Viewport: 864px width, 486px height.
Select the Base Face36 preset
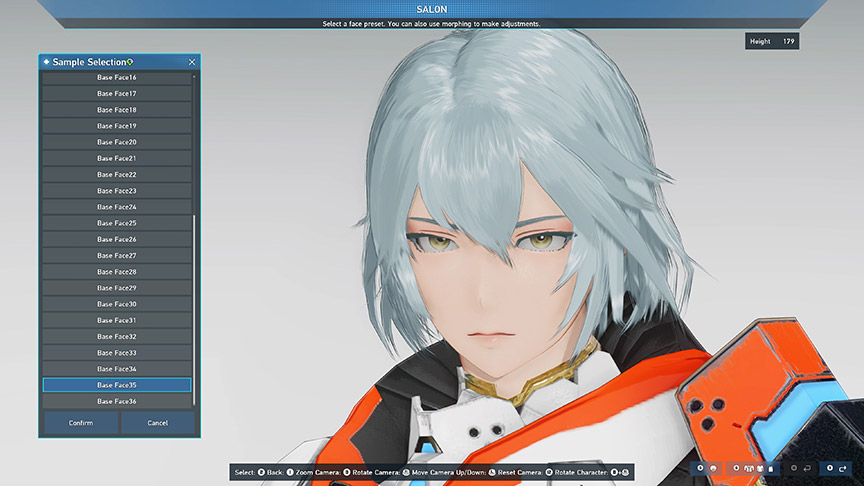pos(117,401)
